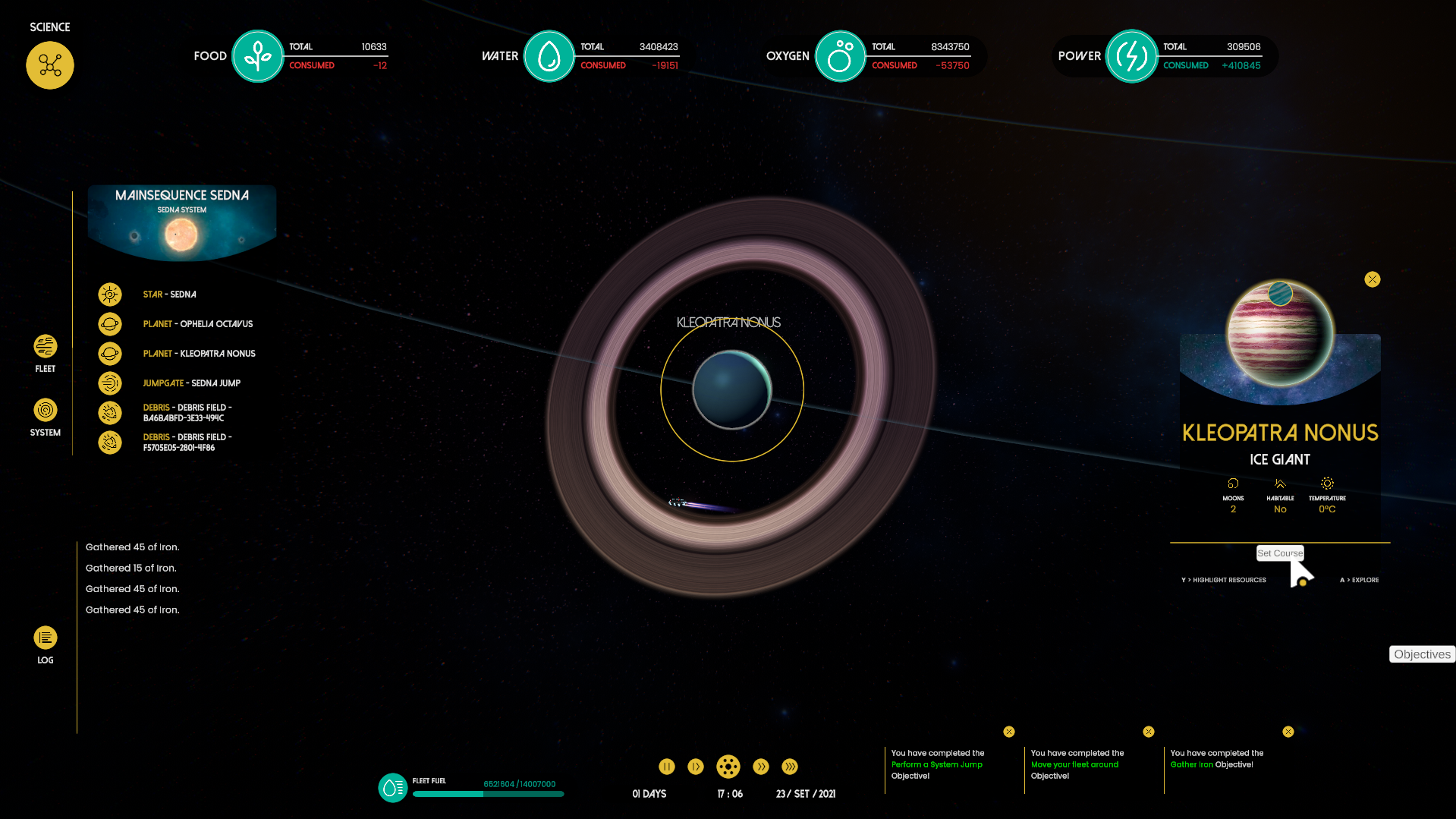Viewport: 1456px width, 819px height.
Task: Open the Fleet panel
Action: point(46,347)
